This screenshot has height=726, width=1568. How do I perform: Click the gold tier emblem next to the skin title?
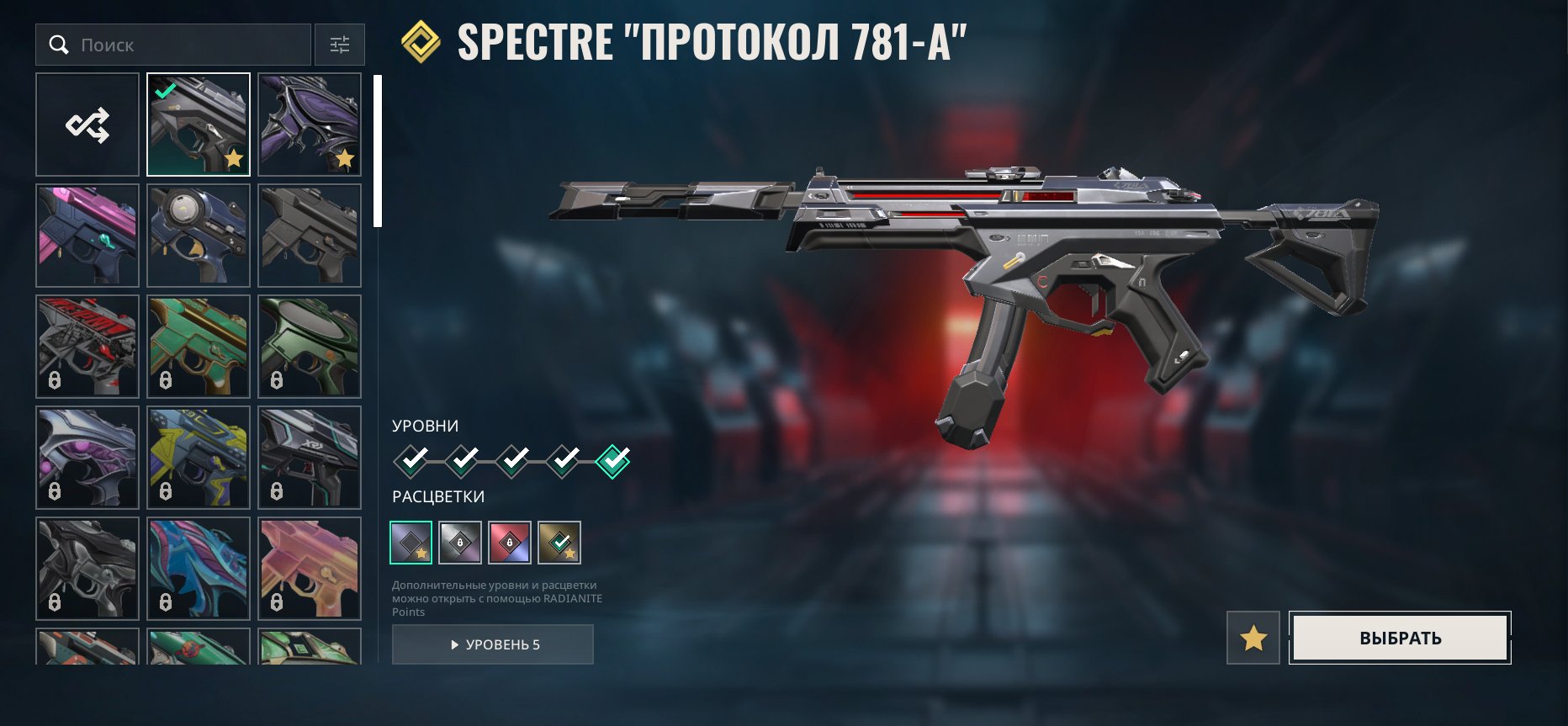coord(420,39)
